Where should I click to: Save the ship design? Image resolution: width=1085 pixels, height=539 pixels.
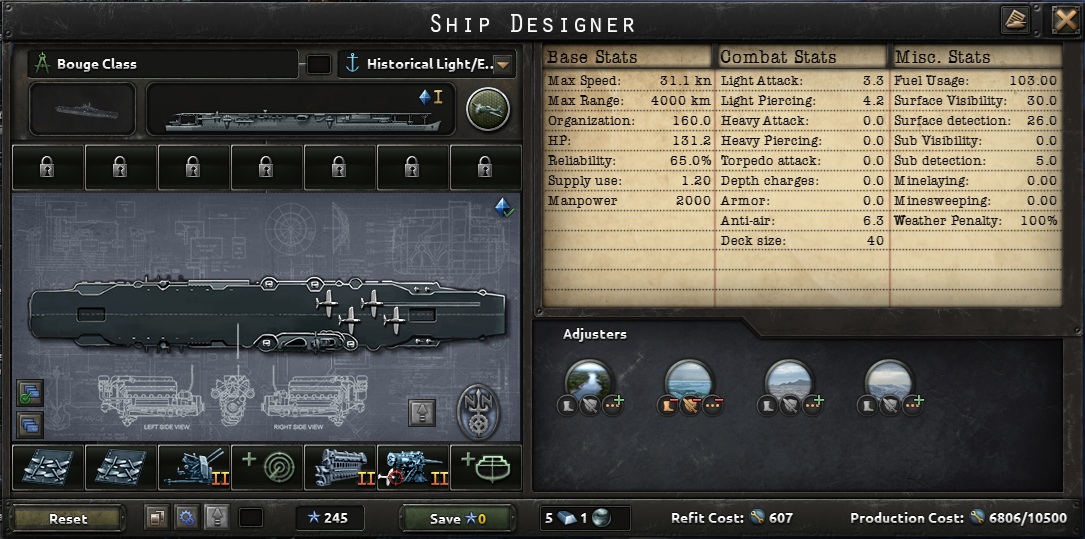[456, 518]
